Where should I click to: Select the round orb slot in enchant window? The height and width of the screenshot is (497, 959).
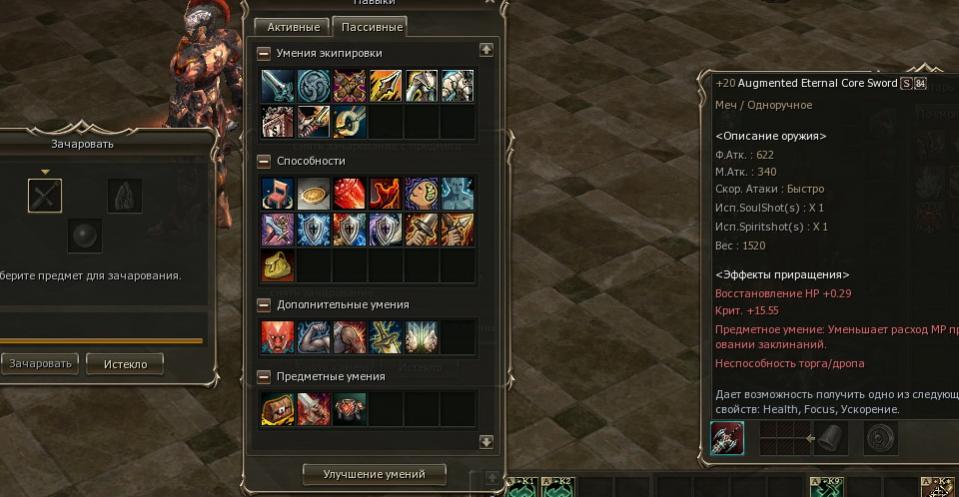[x=85, y=236]
